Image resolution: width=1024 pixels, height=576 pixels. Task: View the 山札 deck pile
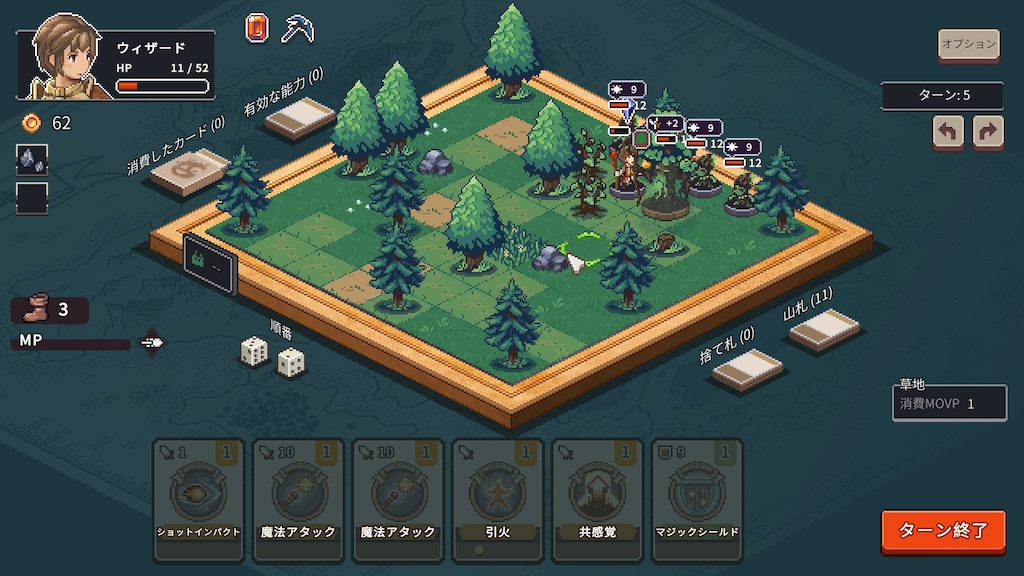pos(824,329)
